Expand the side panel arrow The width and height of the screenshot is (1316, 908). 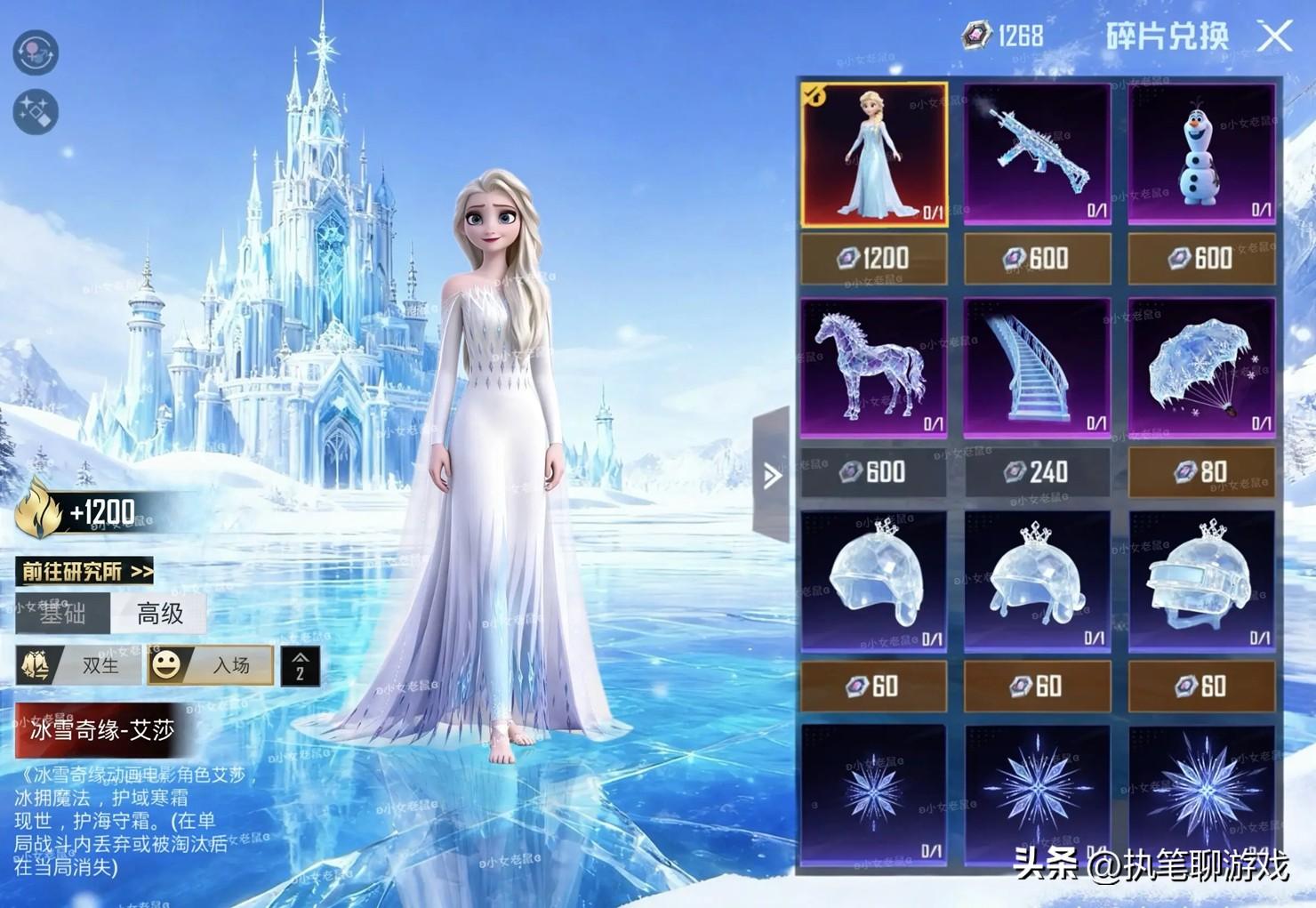pos(771,475)
